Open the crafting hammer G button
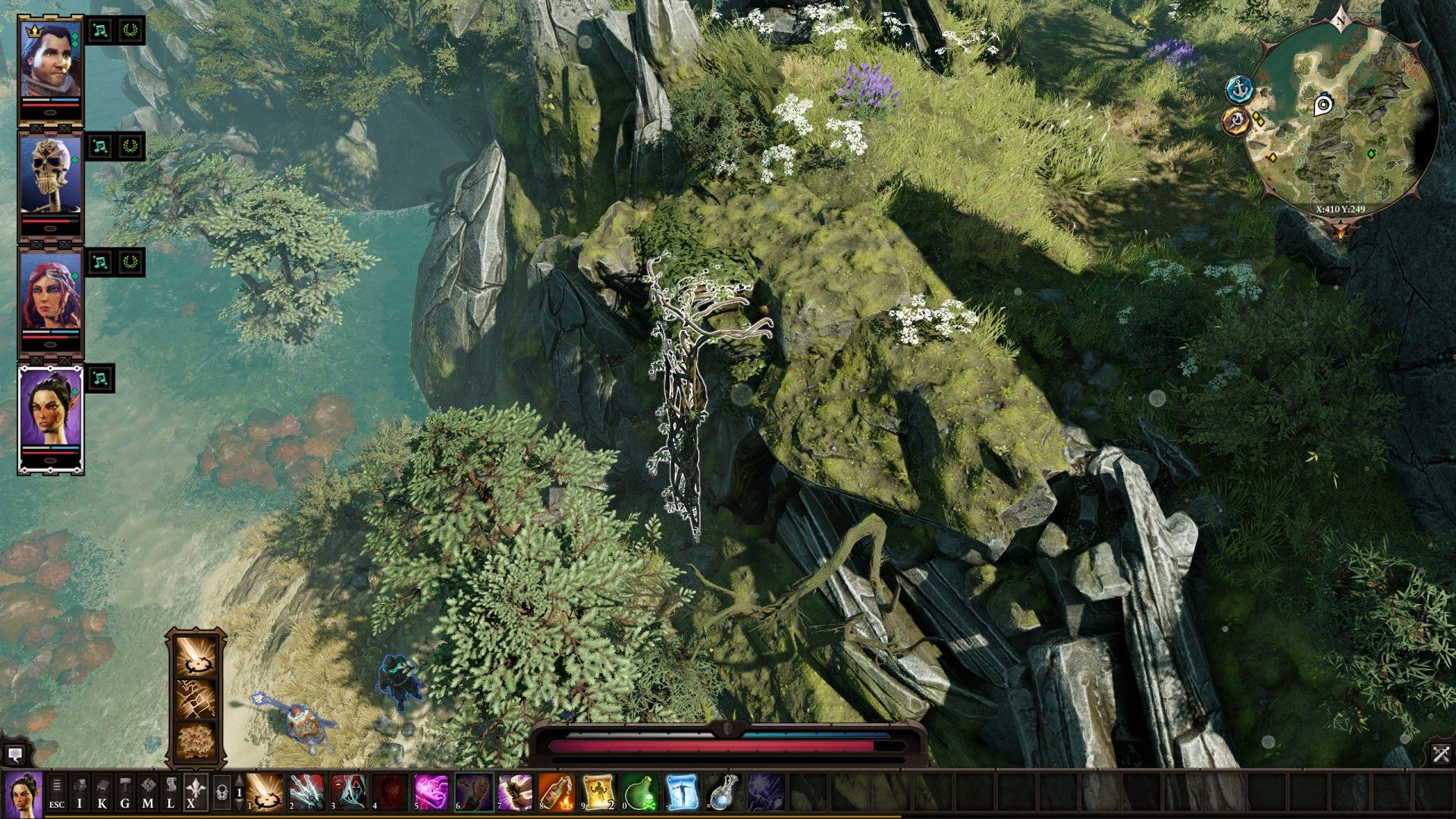This screenshot has height=819, width=1456. [125, 793]
